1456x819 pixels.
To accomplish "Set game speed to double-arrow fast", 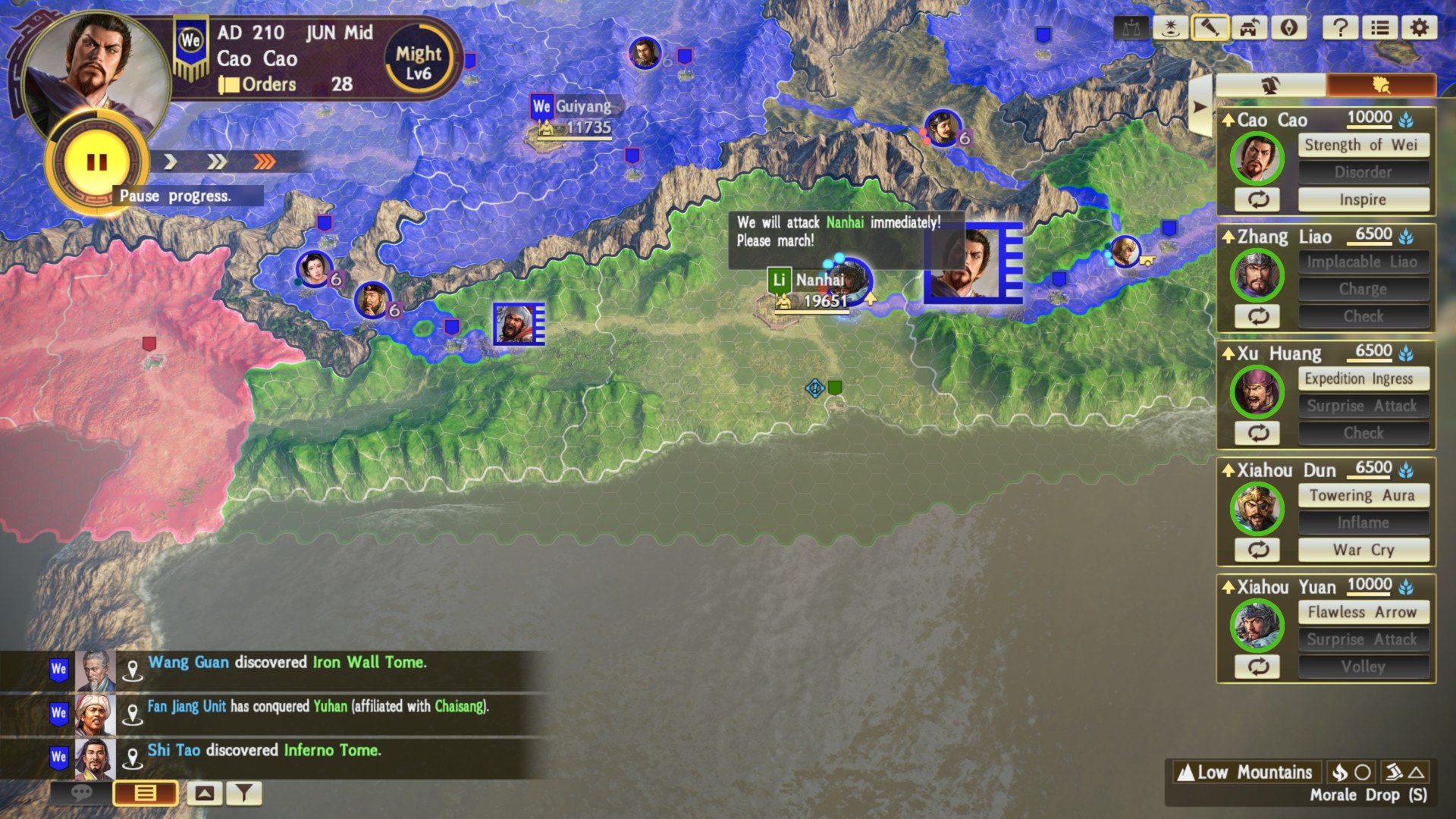I will [x=217, y=162].
